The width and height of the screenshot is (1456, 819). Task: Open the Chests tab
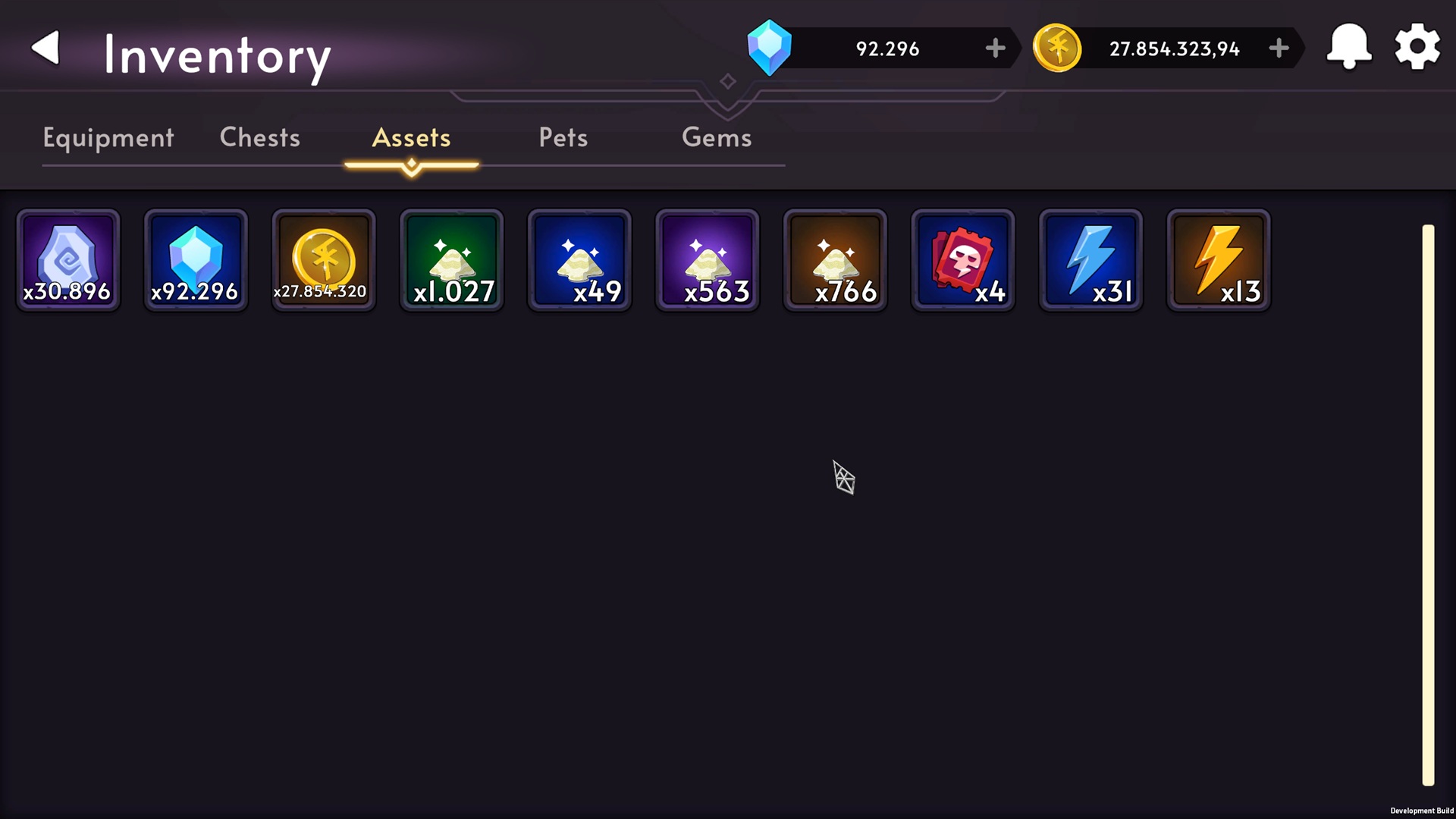click(259, 138)
